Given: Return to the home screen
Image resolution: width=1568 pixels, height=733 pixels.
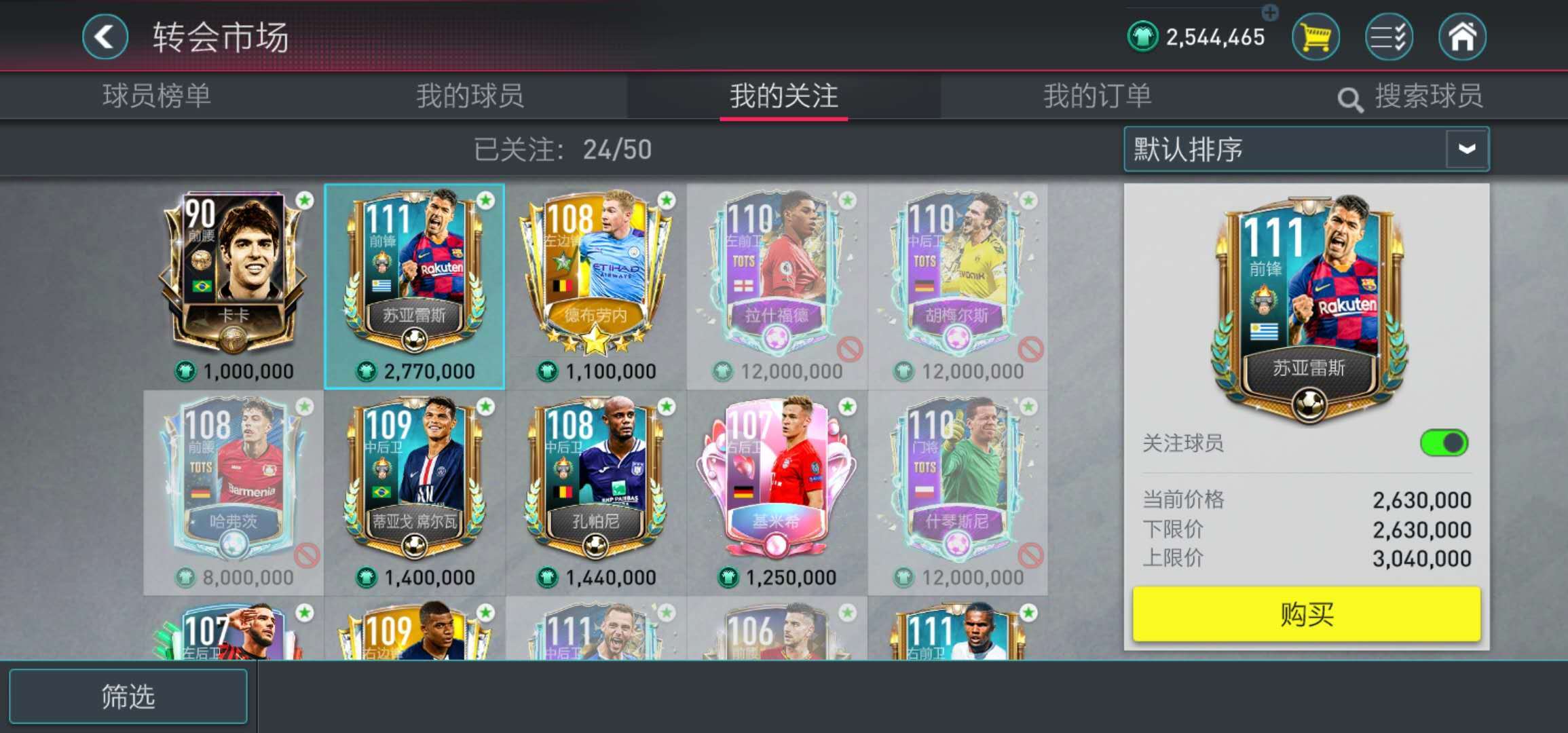Looking at the screenshot, I should click(1462, 37).
